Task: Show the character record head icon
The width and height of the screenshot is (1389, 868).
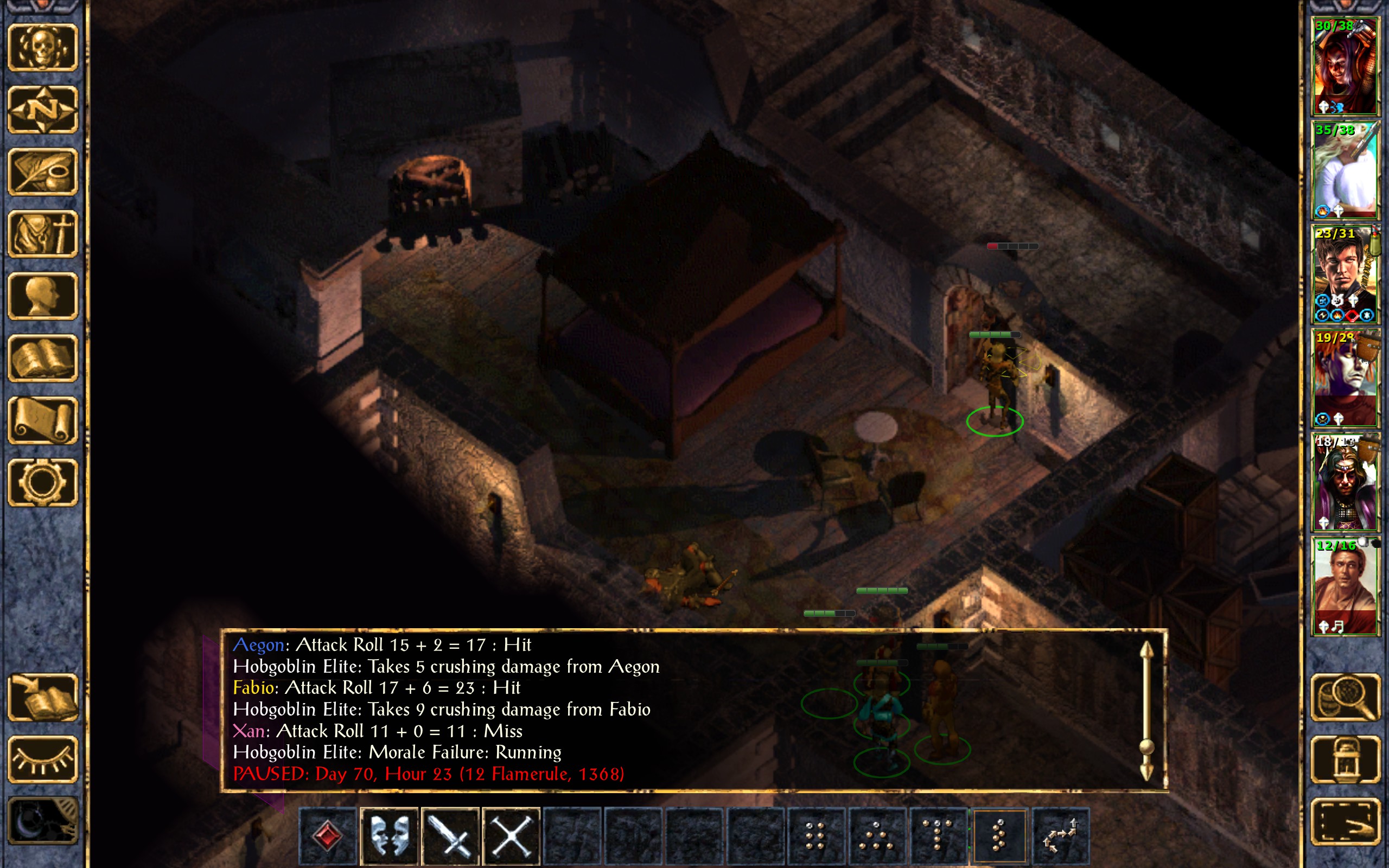Action: (43, 296)
